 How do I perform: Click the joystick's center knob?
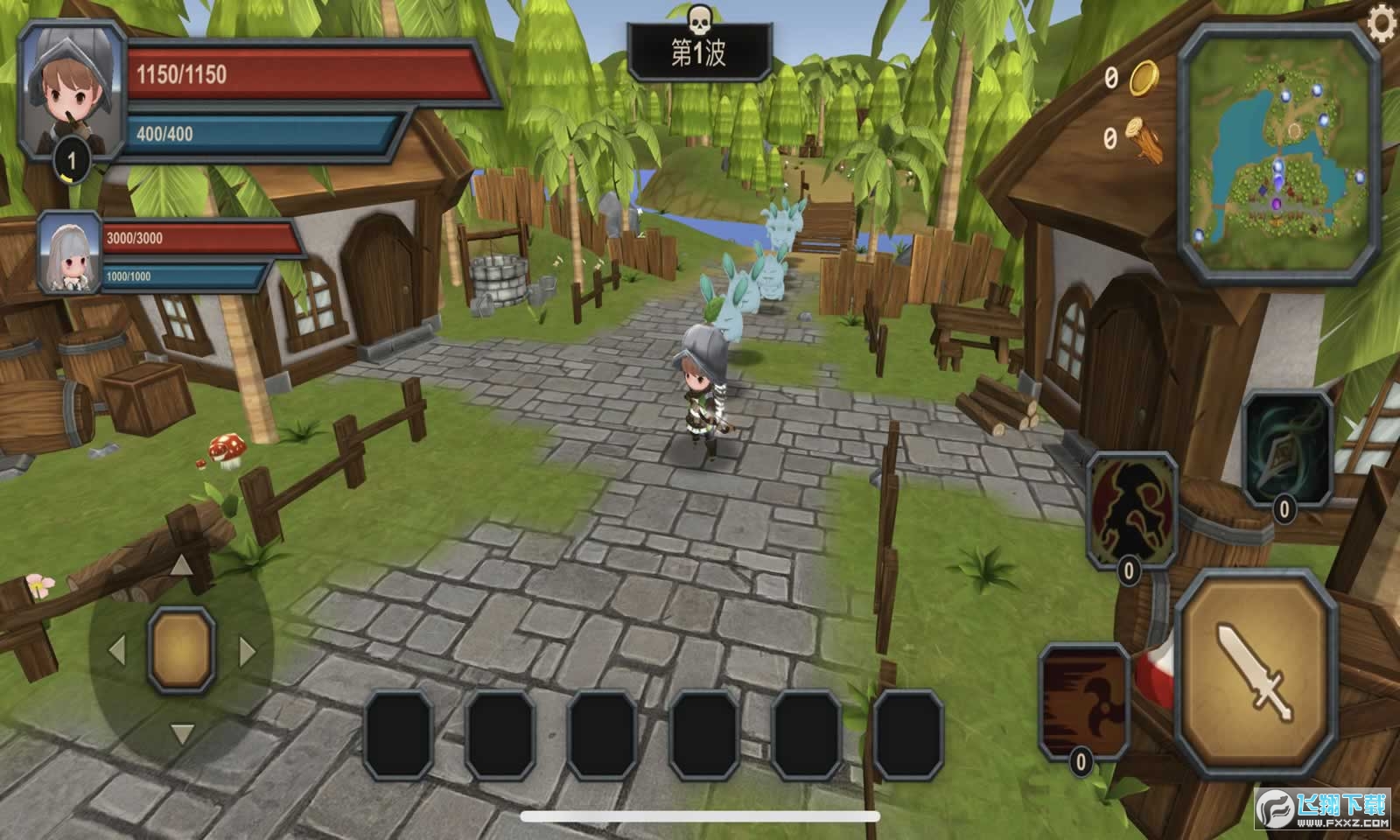[x=181, y=648]
